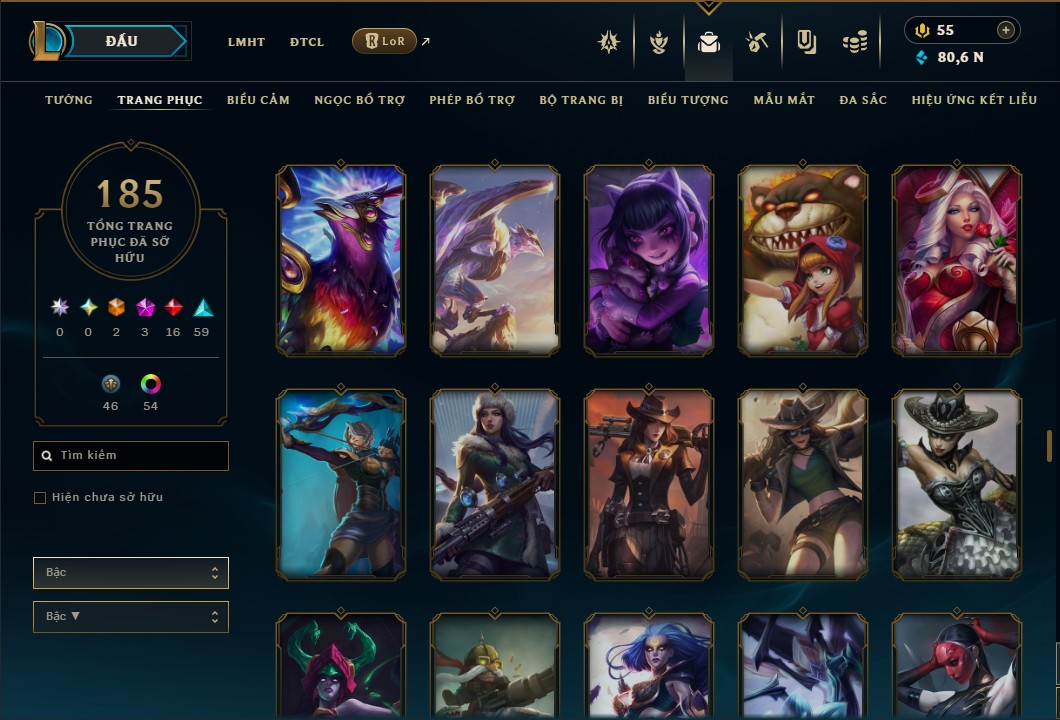Show the BIỂU TƯỢNG icons tab

[688, 100]
